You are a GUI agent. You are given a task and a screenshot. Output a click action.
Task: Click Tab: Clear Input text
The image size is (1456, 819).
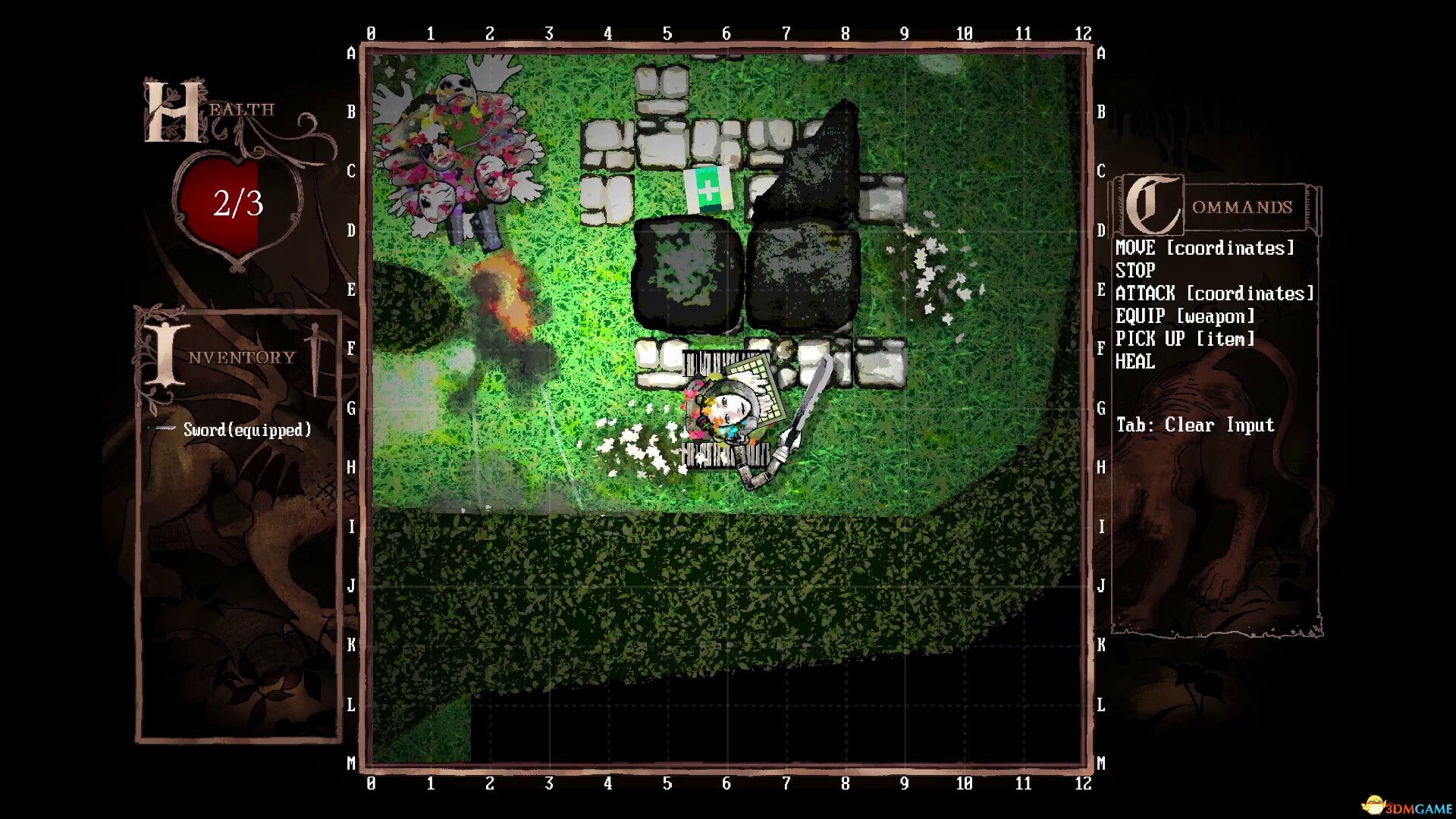pyautogui.click(x=1194, y=425)
